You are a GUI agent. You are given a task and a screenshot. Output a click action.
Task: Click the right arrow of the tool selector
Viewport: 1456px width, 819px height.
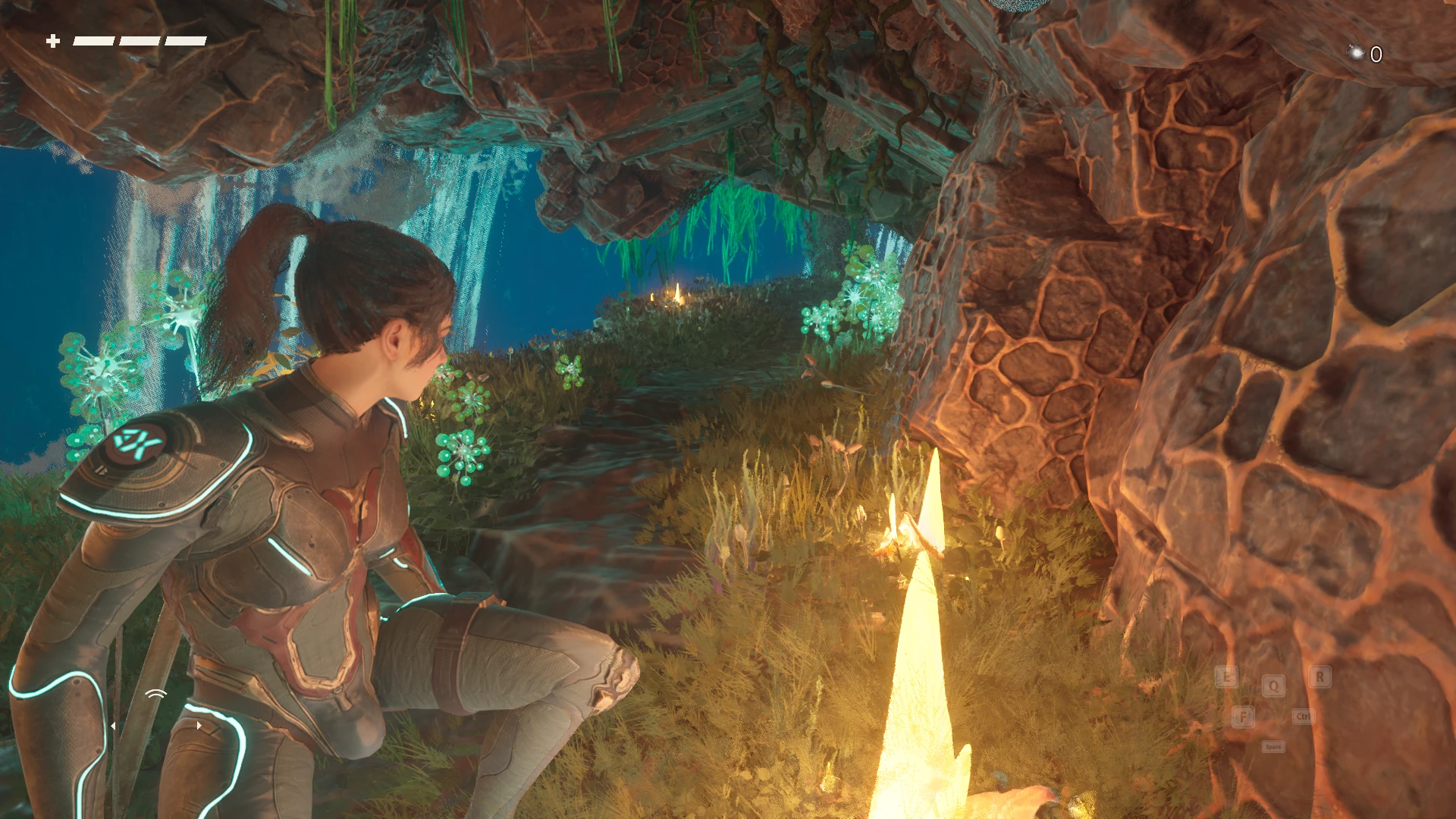click(199, 725)
